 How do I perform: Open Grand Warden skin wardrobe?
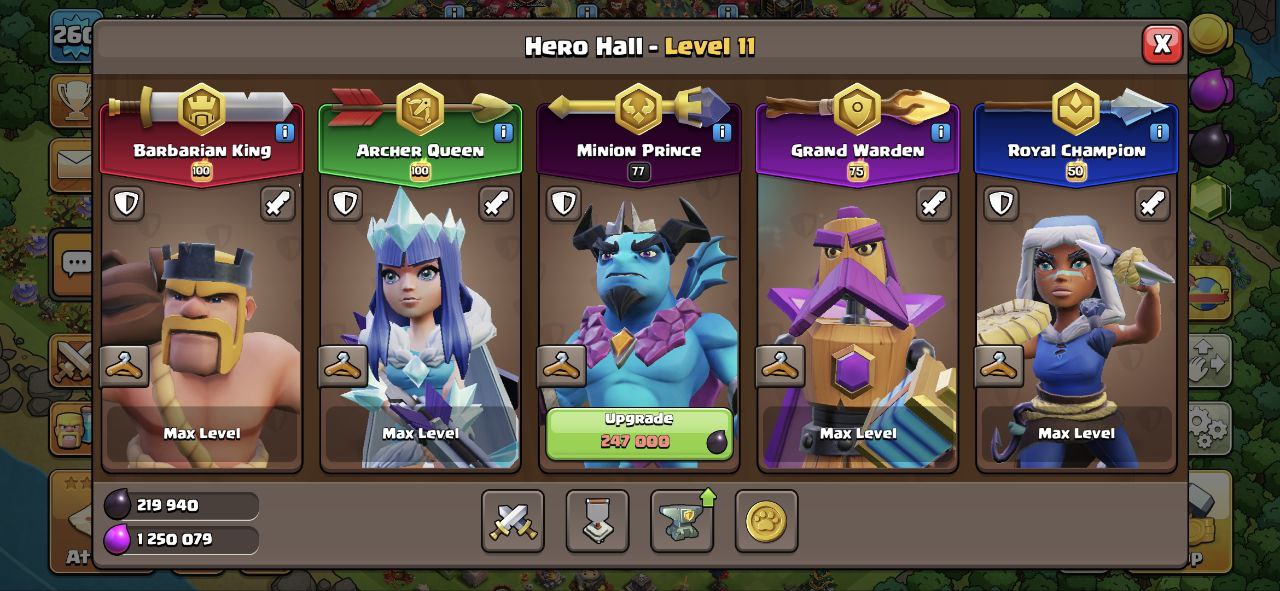coord(780,366)
